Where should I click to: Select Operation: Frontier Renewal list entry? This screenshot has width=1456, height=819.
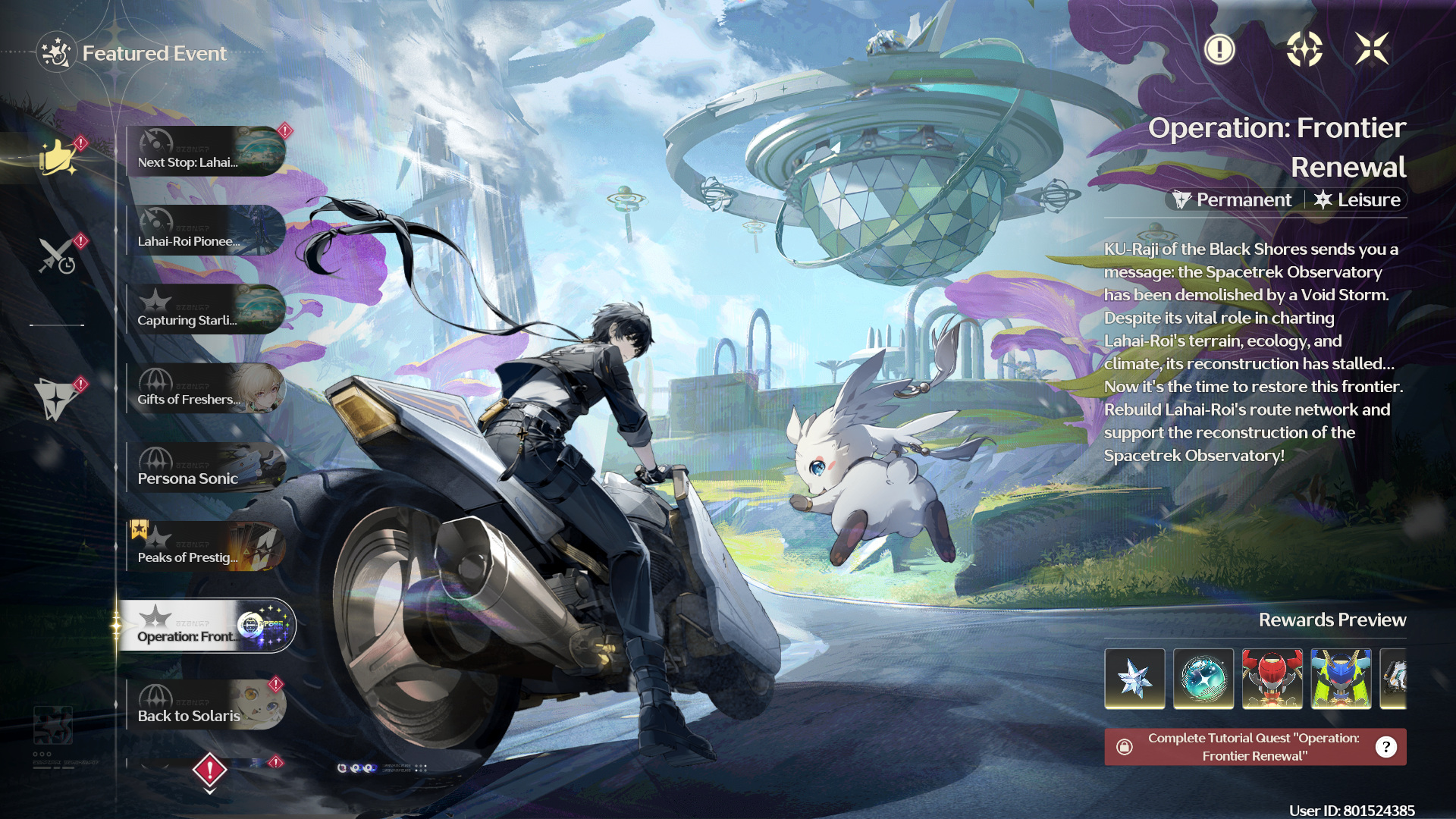206,626
